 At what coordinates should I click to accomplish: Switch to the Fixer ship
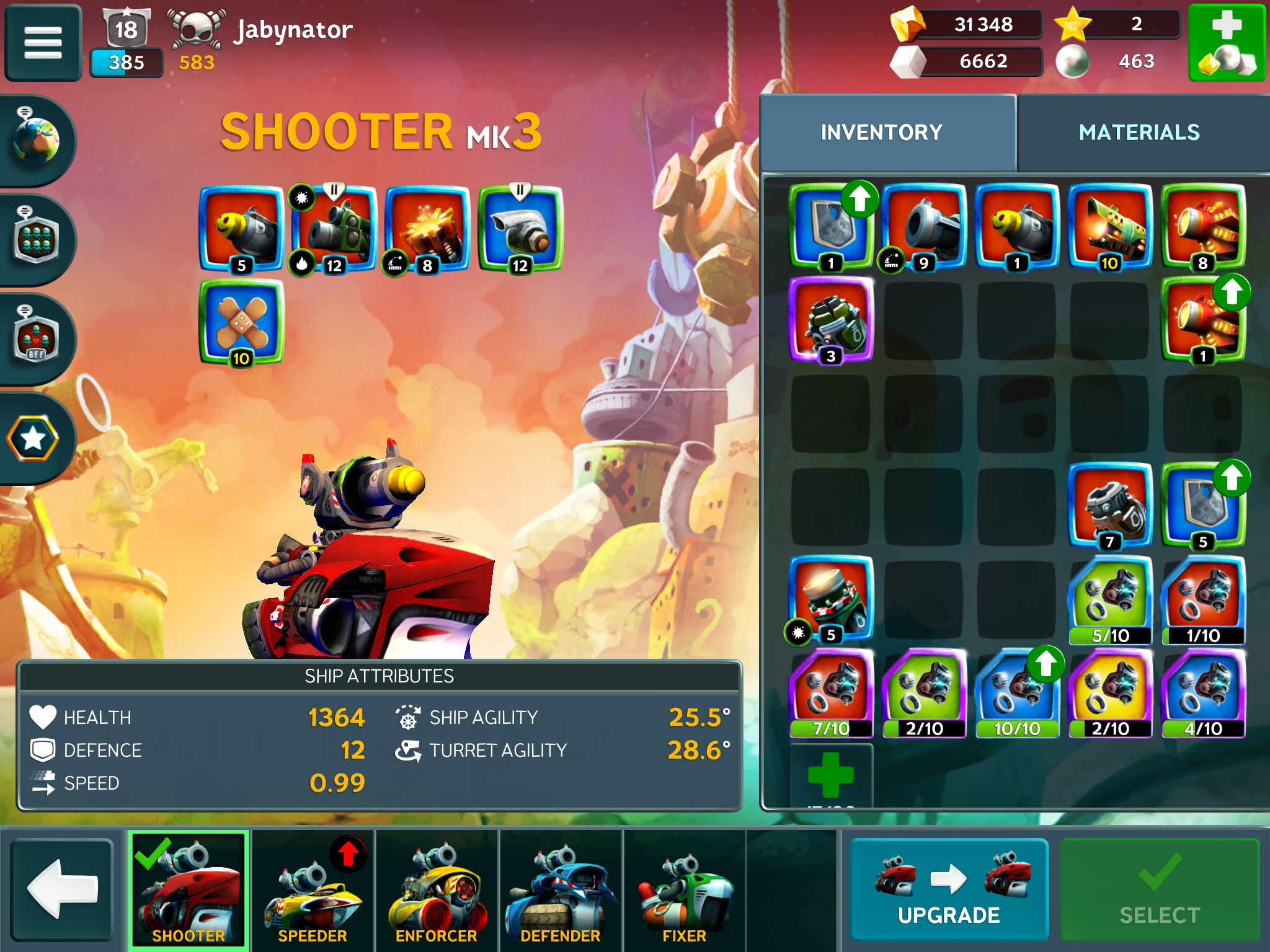[x=685, y=889]
